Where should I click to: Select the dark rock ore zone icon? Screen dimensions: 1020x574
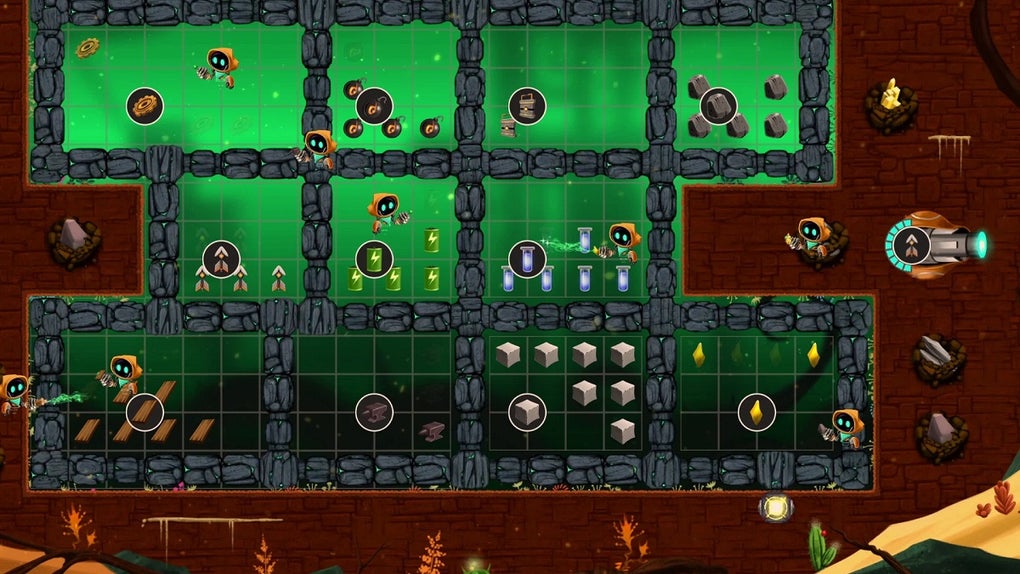pyautogui.click(x=718, y=105)
